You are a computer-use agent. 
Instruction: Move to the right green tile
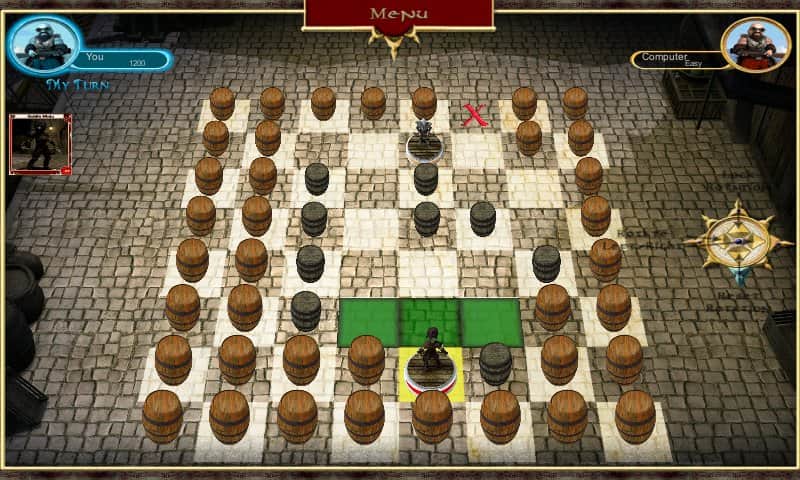[x=491, y=322]
